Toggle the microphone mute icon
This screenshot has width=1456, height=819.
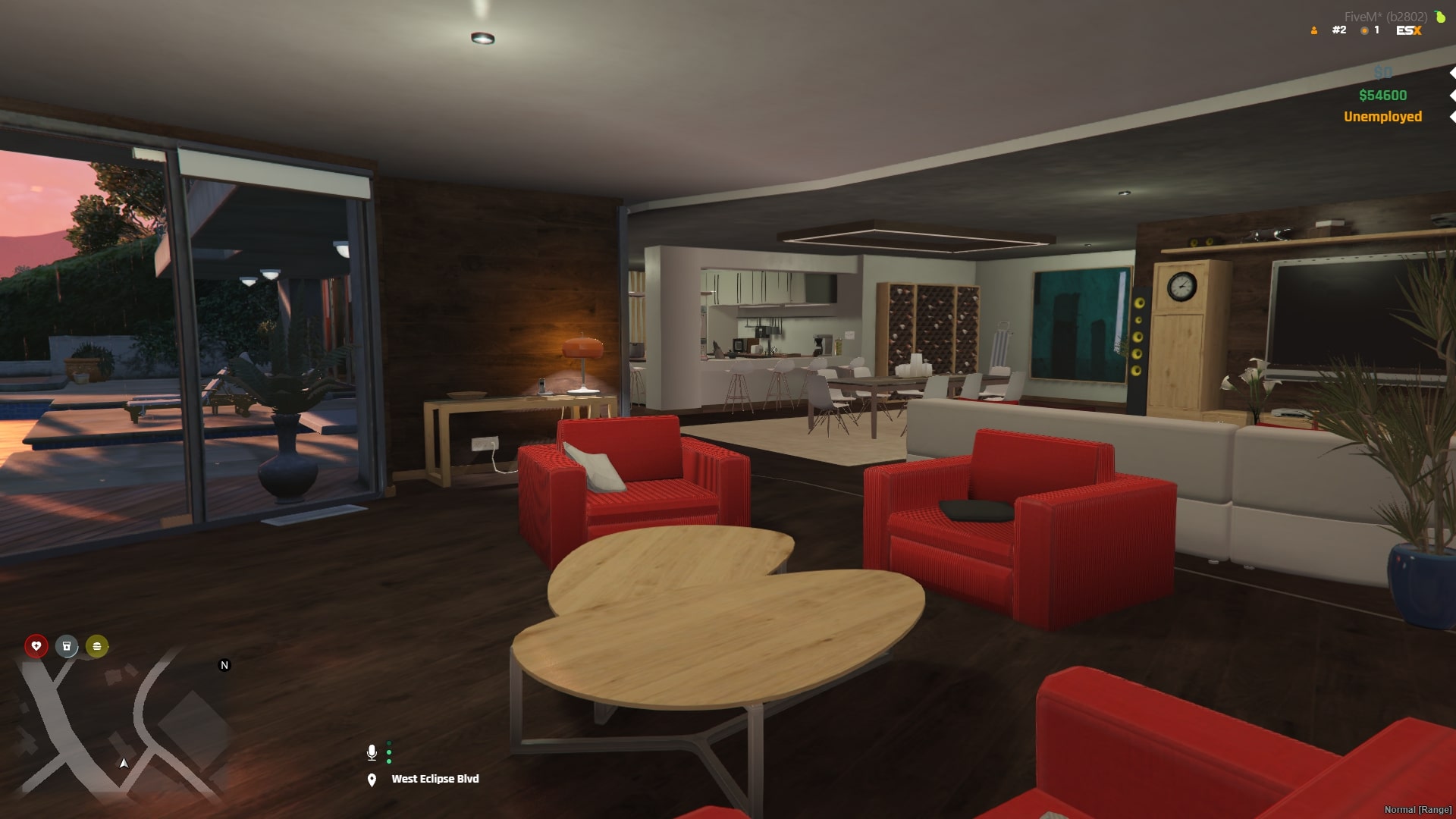click(372, 753)
